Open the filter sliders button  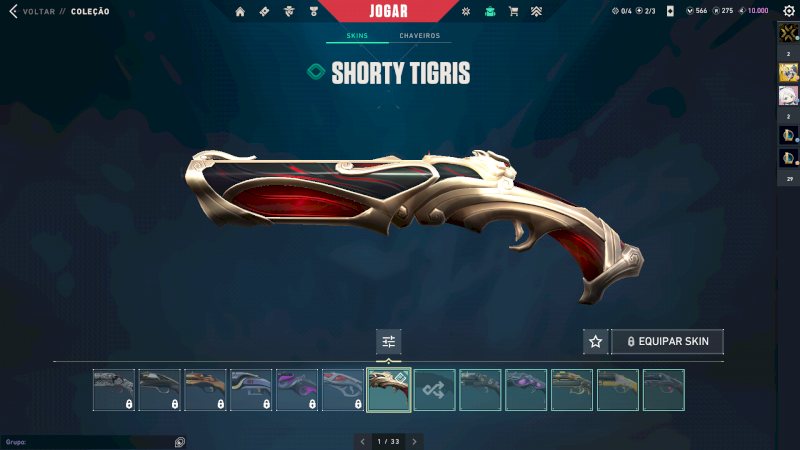[389, 341]
